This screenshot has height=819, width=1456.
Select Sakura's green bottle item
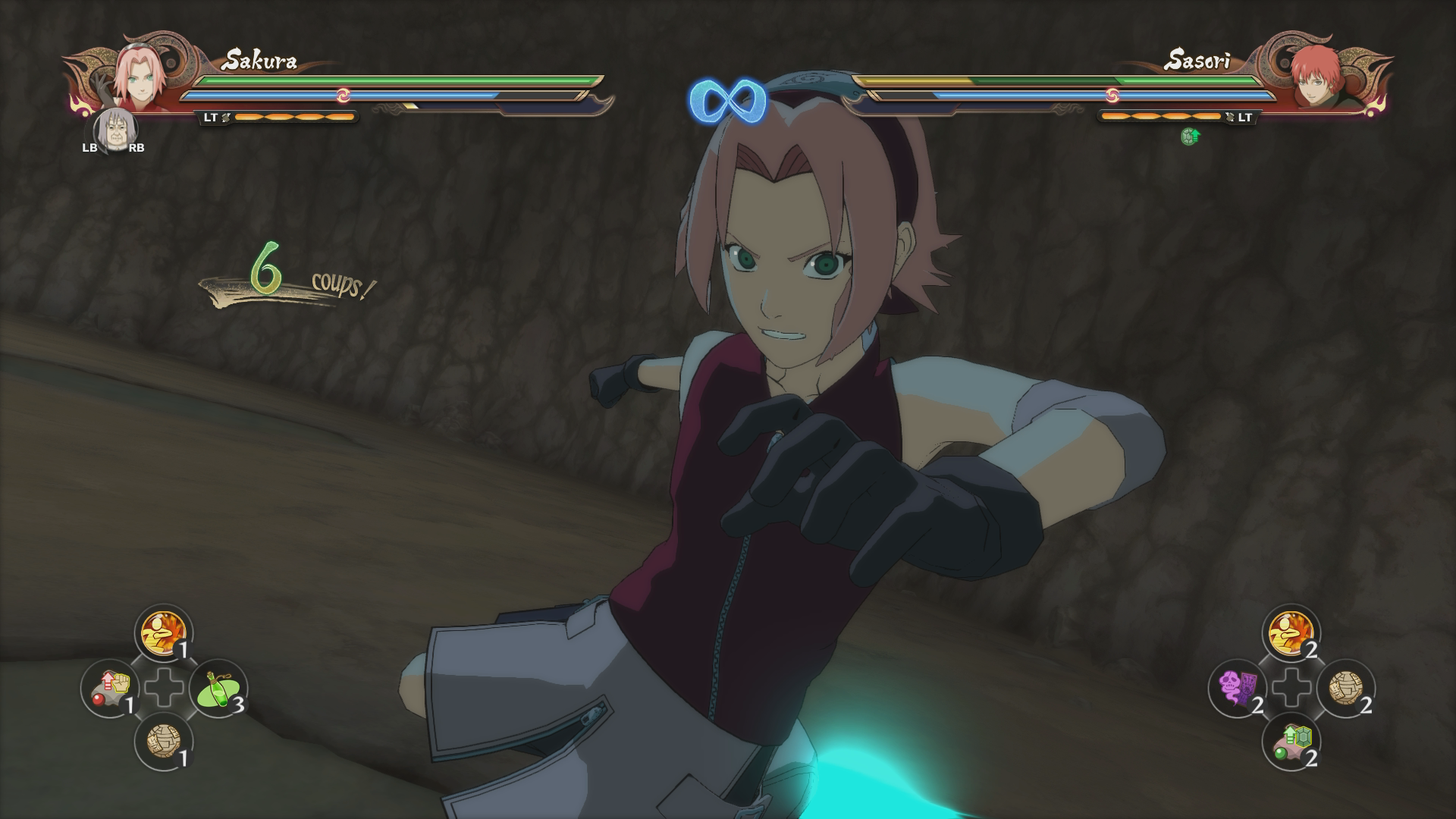pyautogui.click(x=218, y=688)
